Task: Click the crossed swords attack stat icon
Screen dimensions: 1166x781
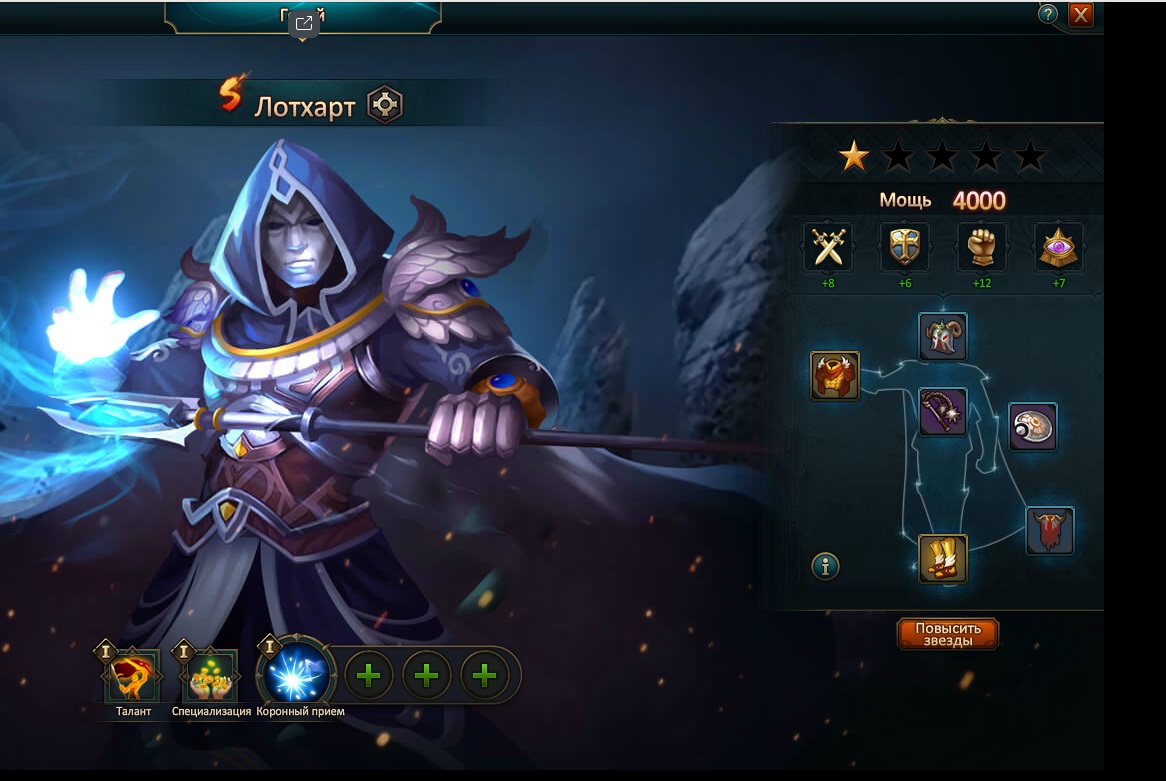Action: click(x=828, y=246)
